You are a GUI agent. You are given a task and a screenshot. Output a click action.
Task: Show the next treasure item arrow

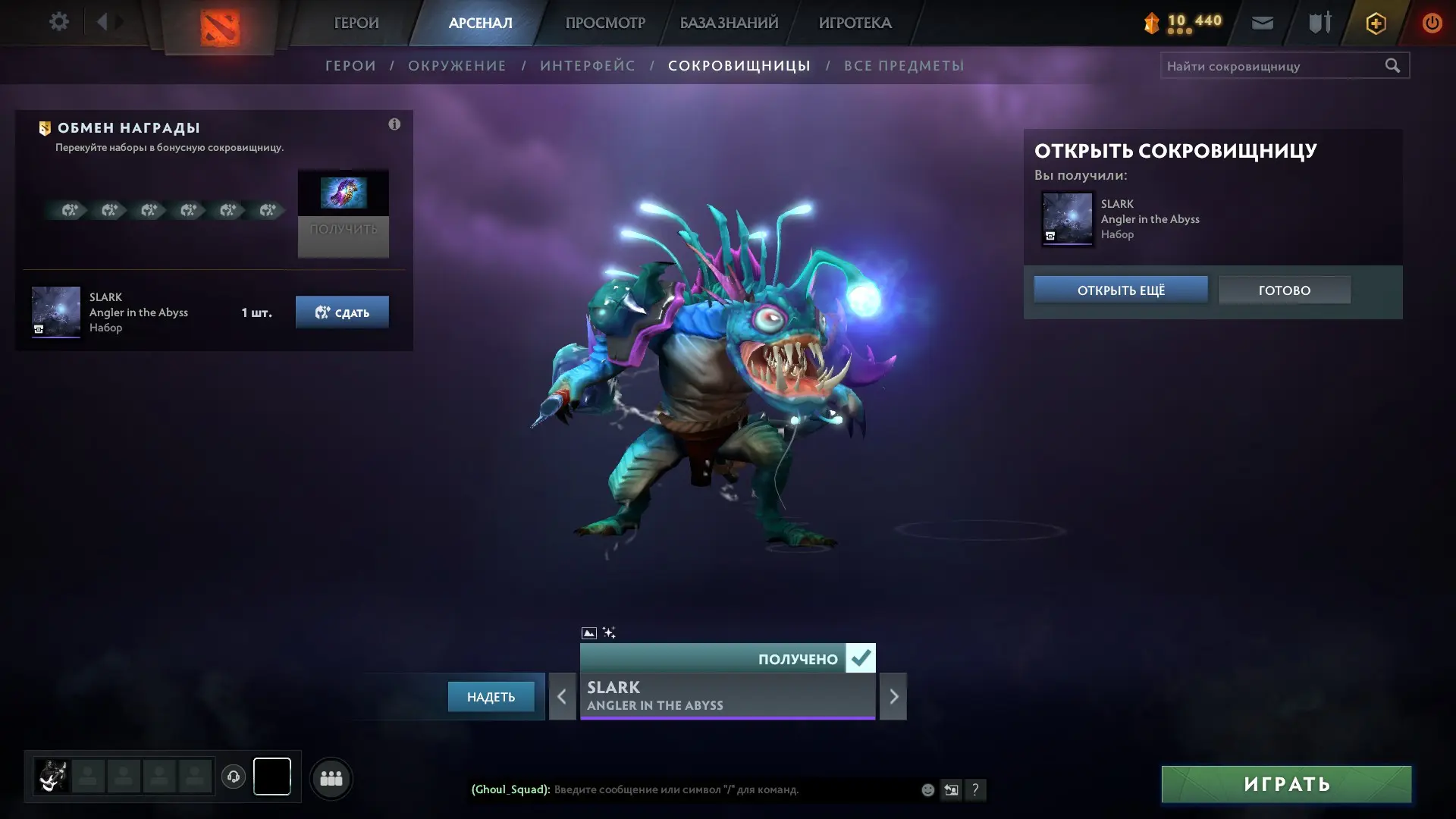pos(893,696)
